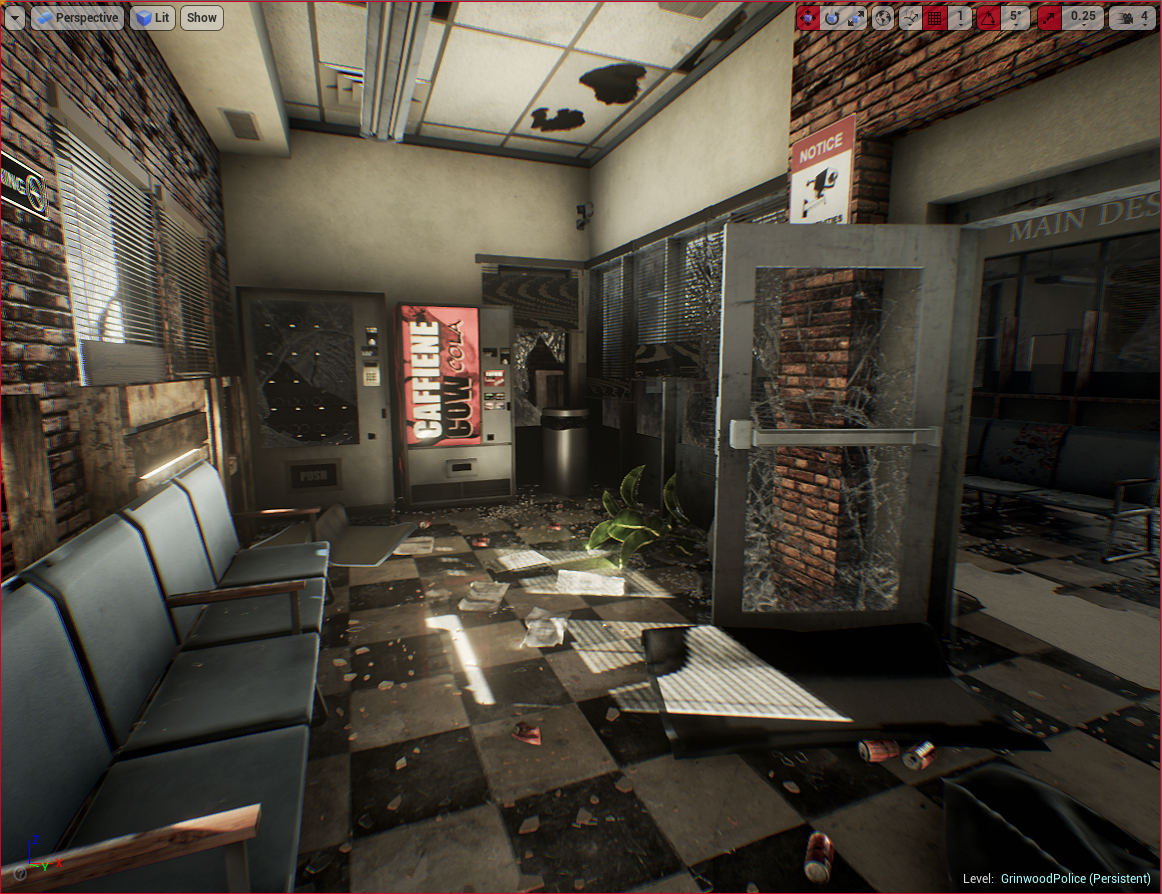Open the viewport options dropdown arrow
Viewport: 1162px width, 894px height.
[x=15, y=17]
